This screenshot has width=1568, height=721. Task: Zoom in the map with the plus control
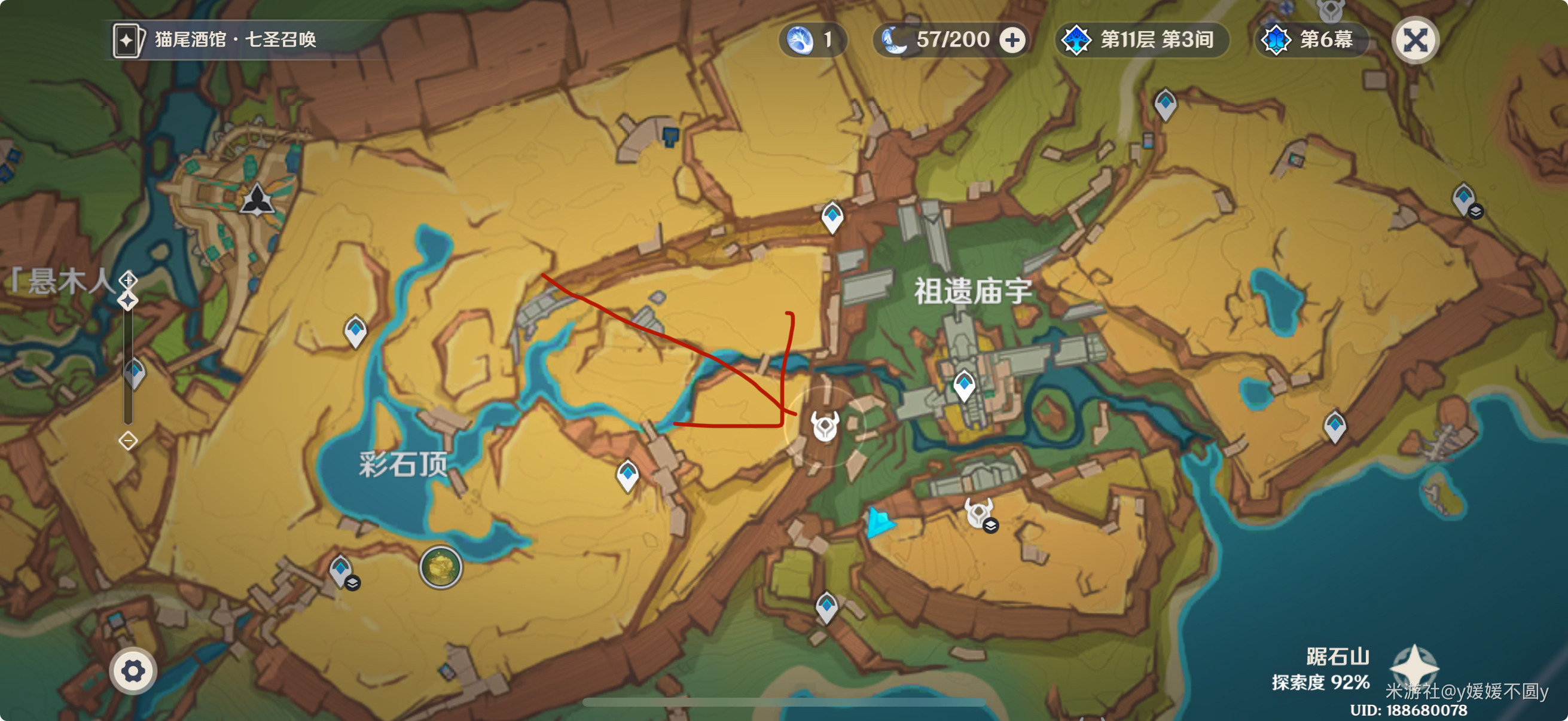tap(128, 279)
